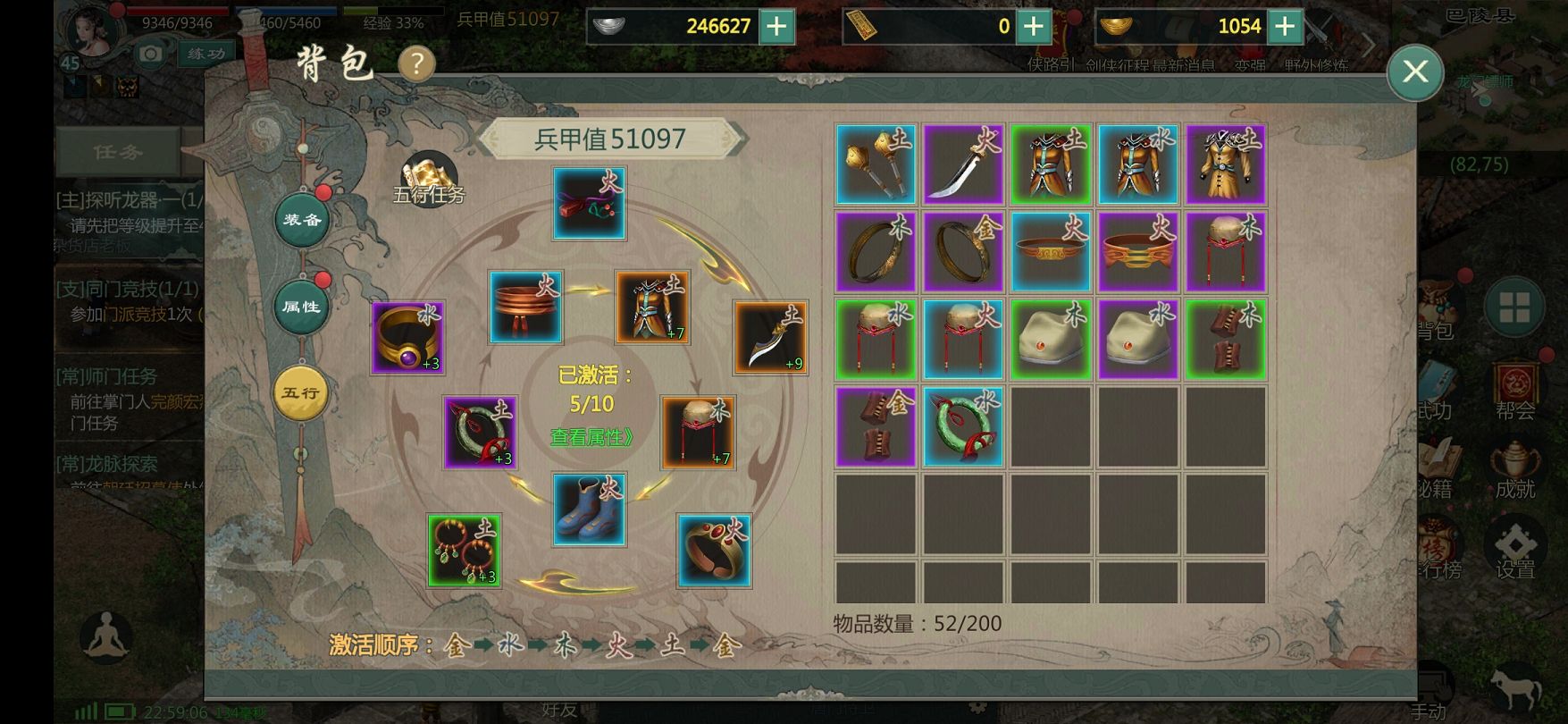This screenshot has height=724, width=1568.
Task: Pick the twin golden maces in inventory
Action: (x=876, y=164)
